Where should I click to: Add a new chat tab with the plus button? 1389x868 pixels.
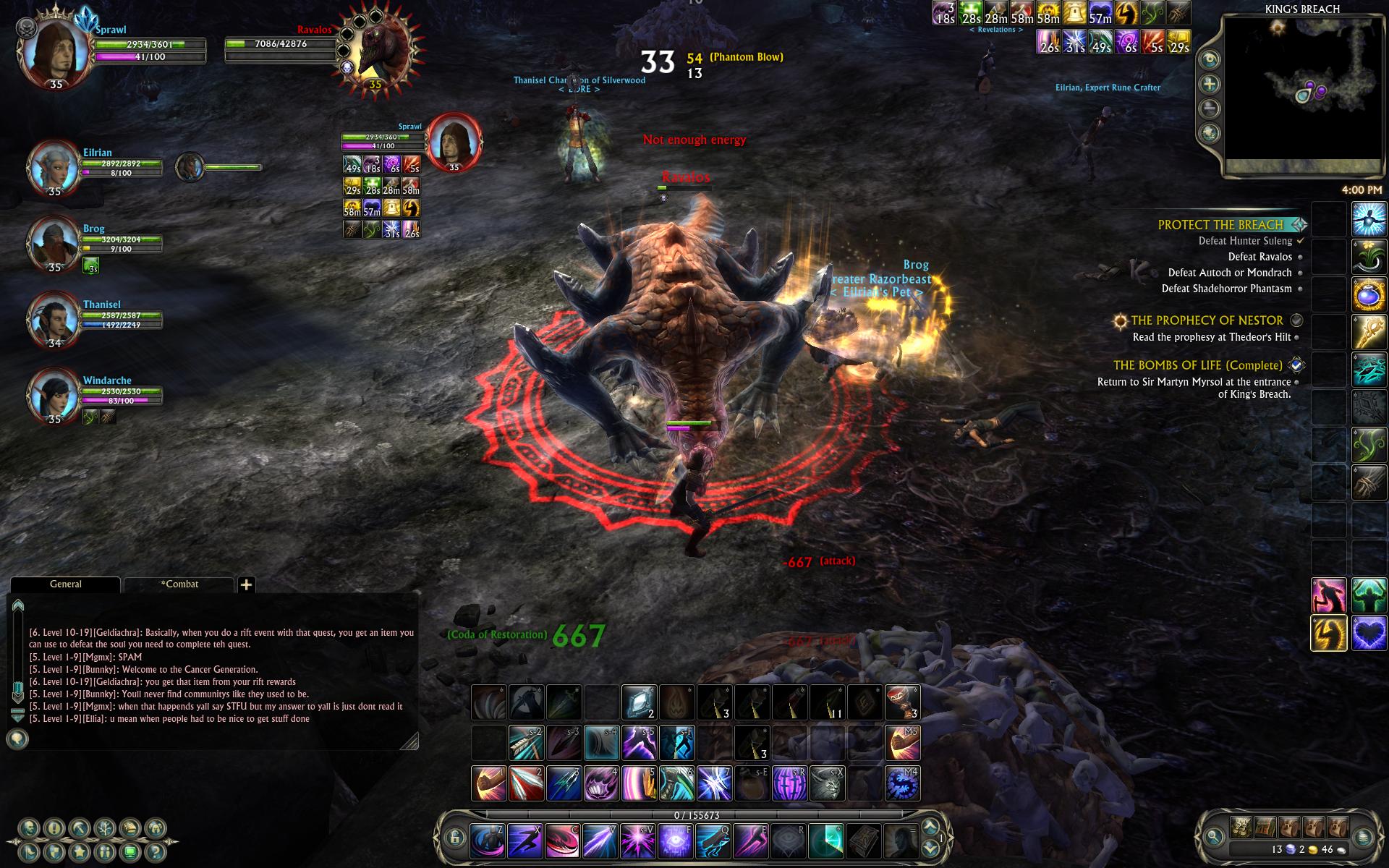(x=246, y=584)
